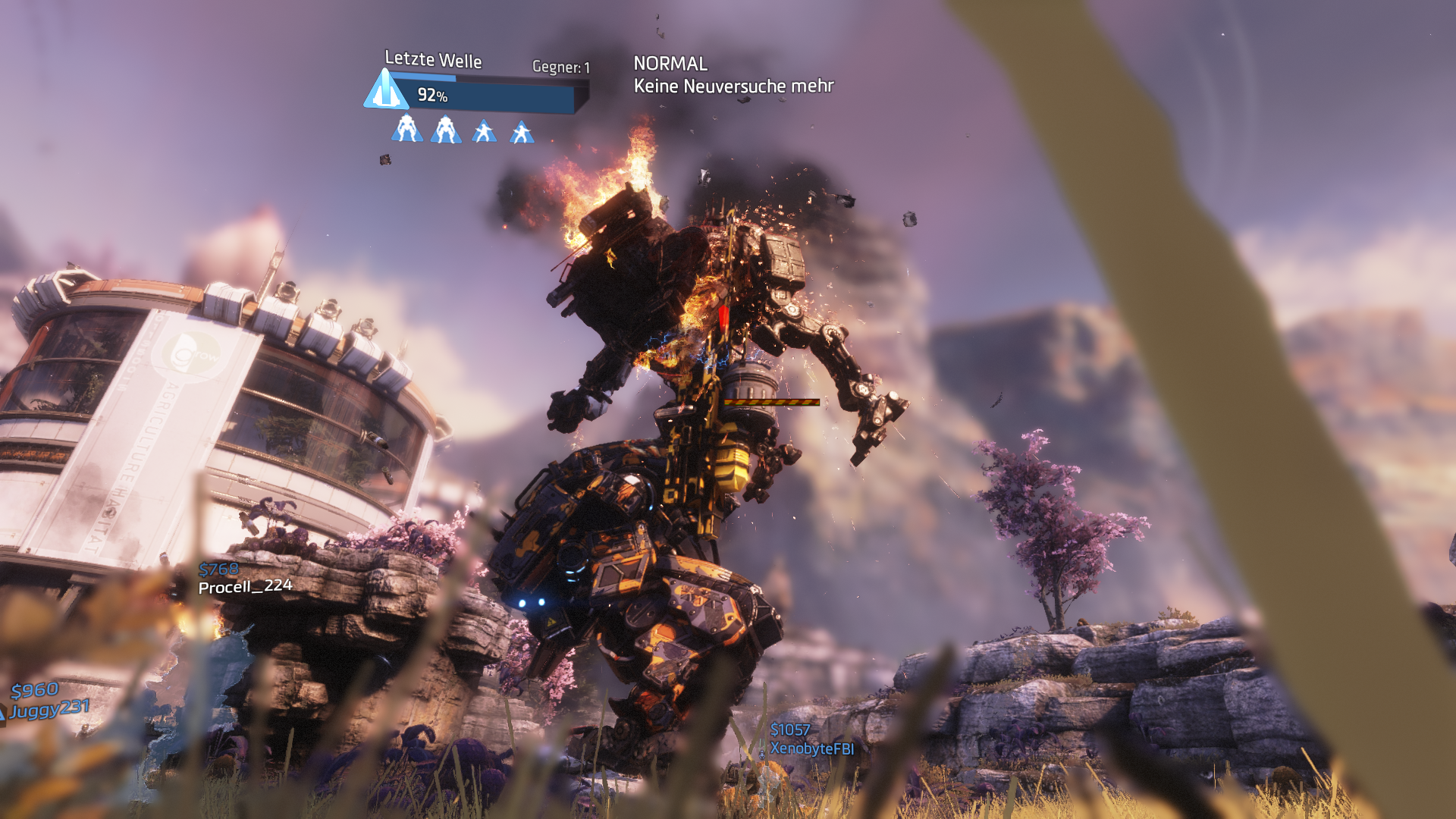Select the first Titan readiness icon
This screenshot has height=819, width=1456.
(x=406, y=130)
